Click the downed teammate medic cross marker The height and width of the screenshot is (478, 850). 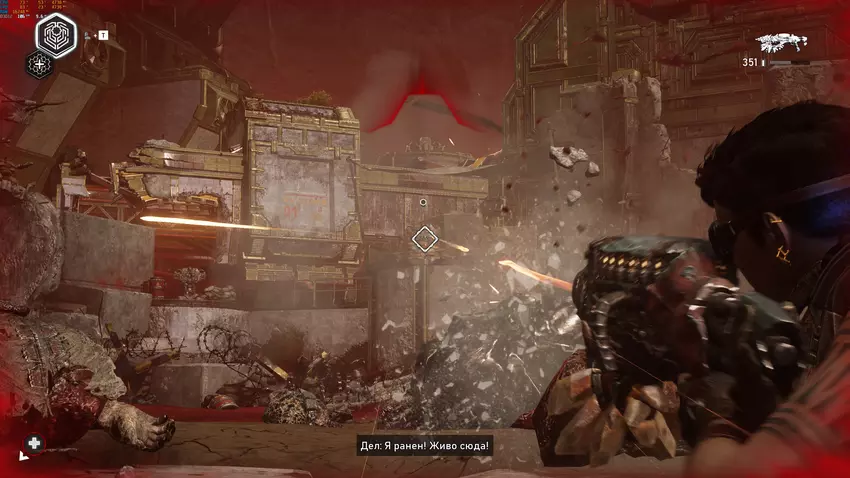point(34,443)
